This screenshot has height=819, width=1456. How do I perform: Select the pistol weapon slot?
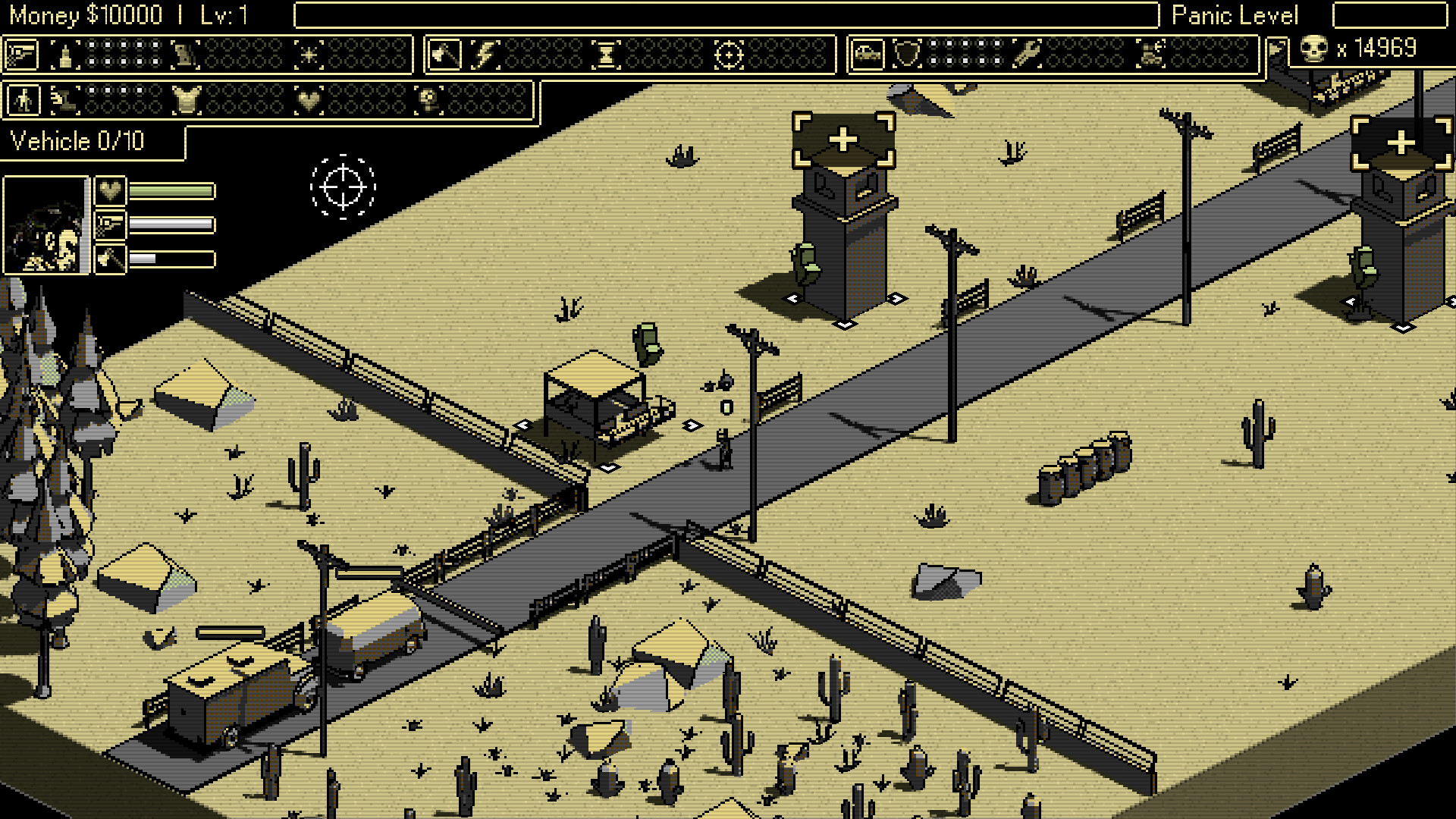[23, 55]
